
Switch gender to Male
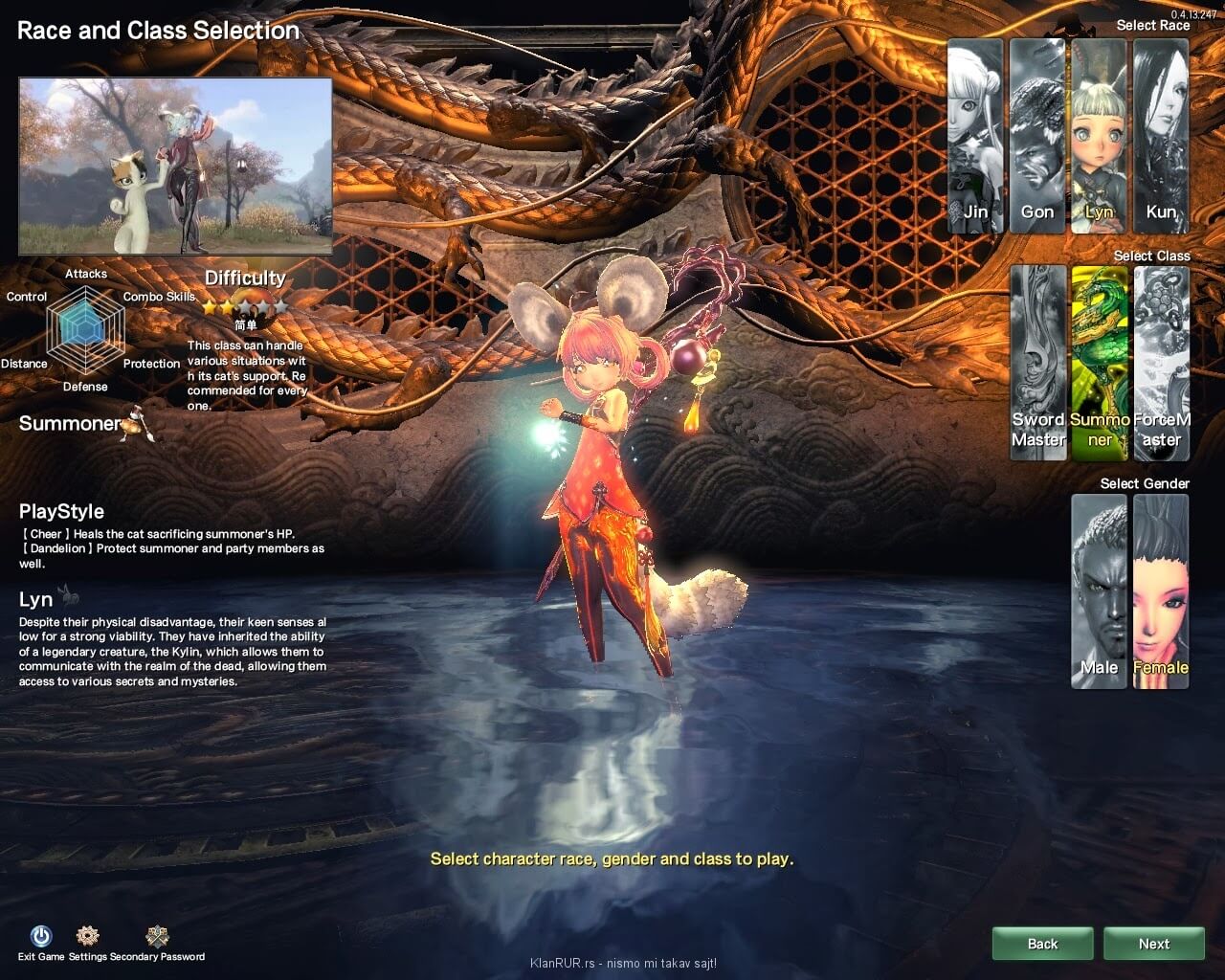[x=1099, y=590]
